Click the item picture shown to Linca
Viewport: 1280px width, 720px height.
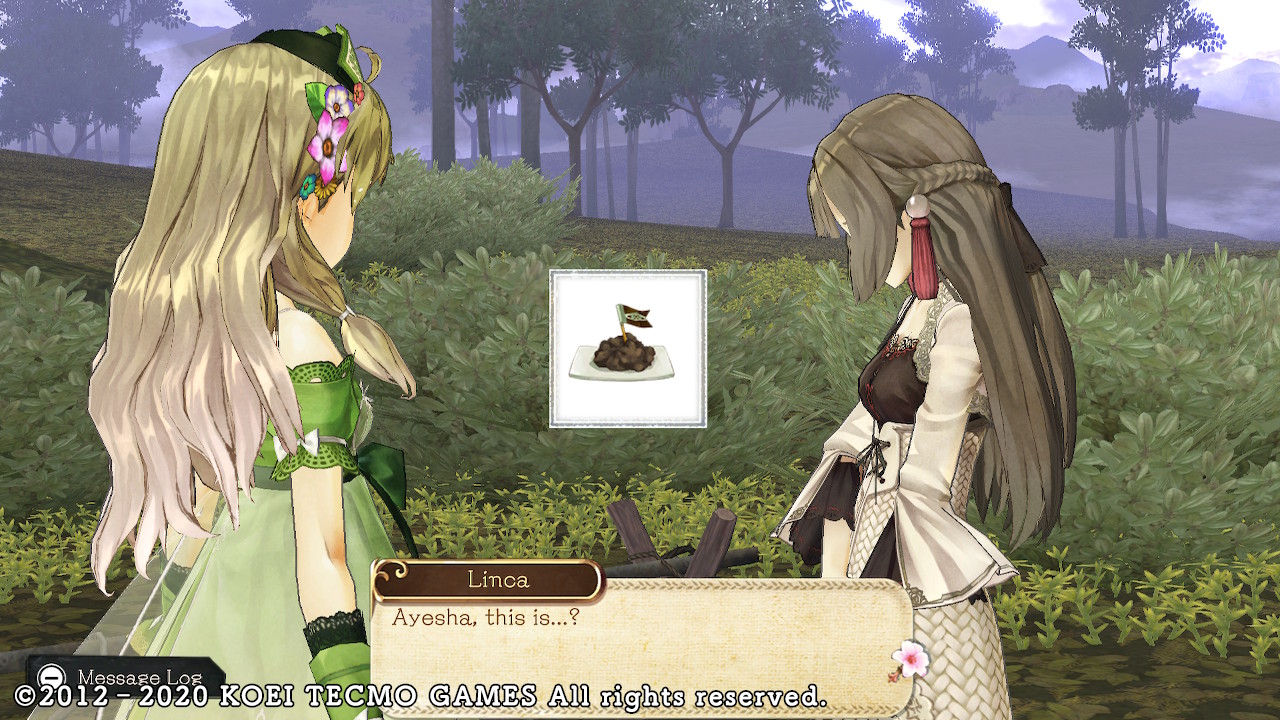pos(628,349)
